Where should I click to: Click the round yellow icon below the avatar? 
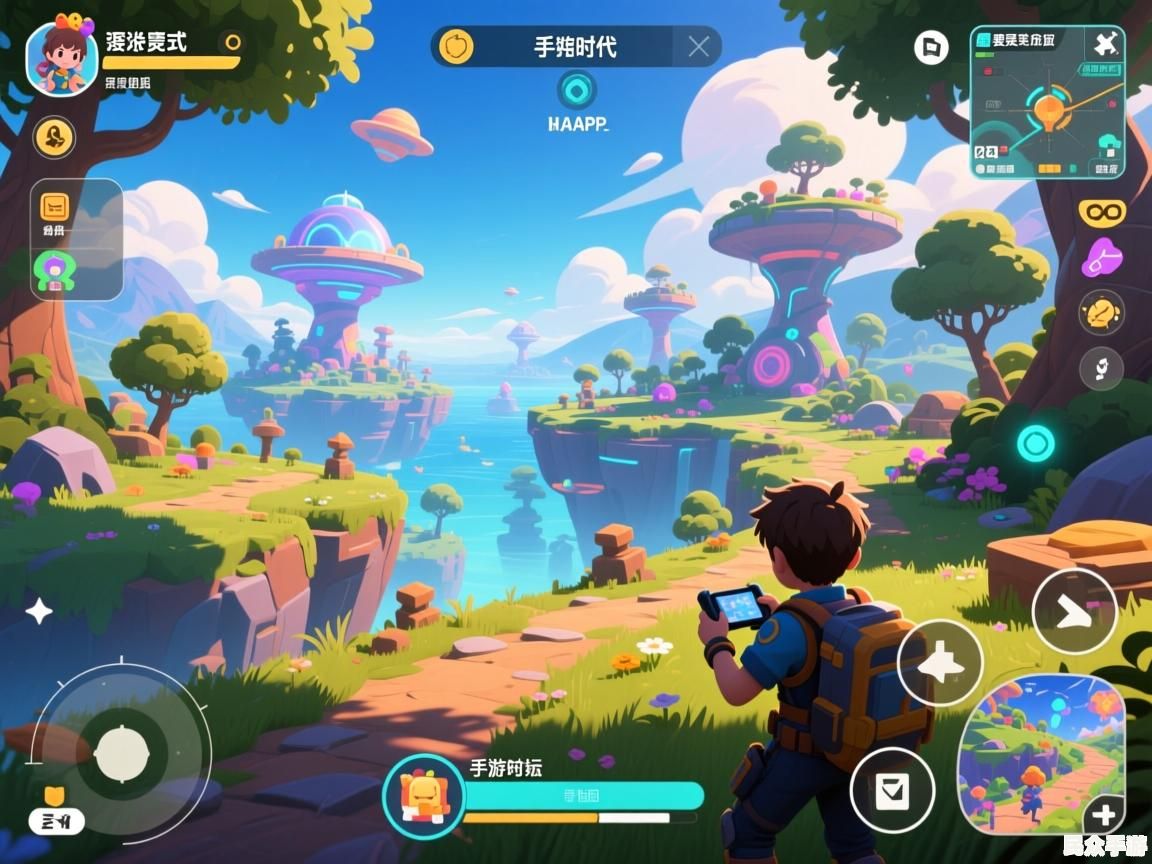coord(55,137)
